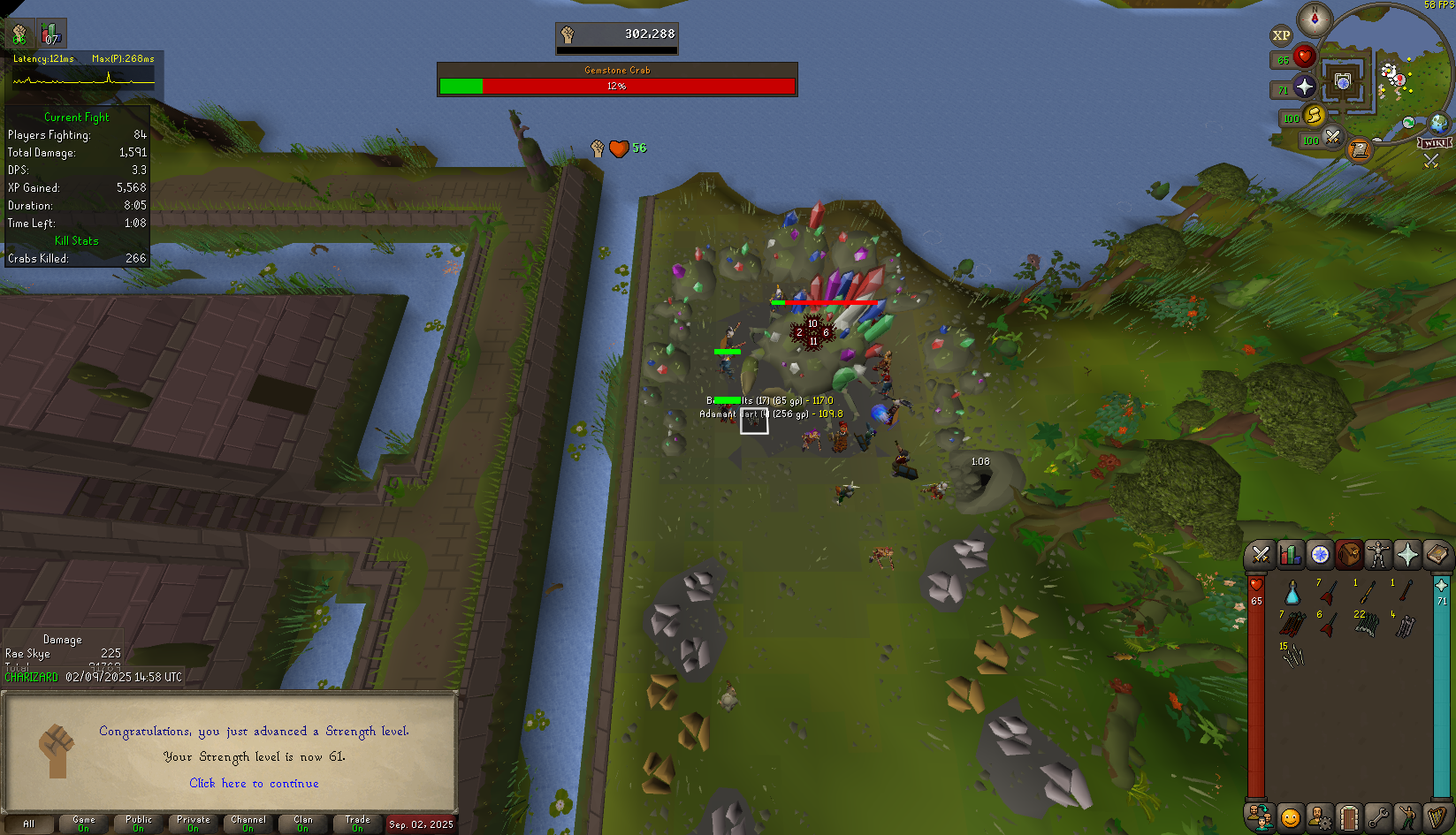This screenshot has height=835, width=1456.
Task: Activate the Wiki lookup button
Action: click(1435, 143)
